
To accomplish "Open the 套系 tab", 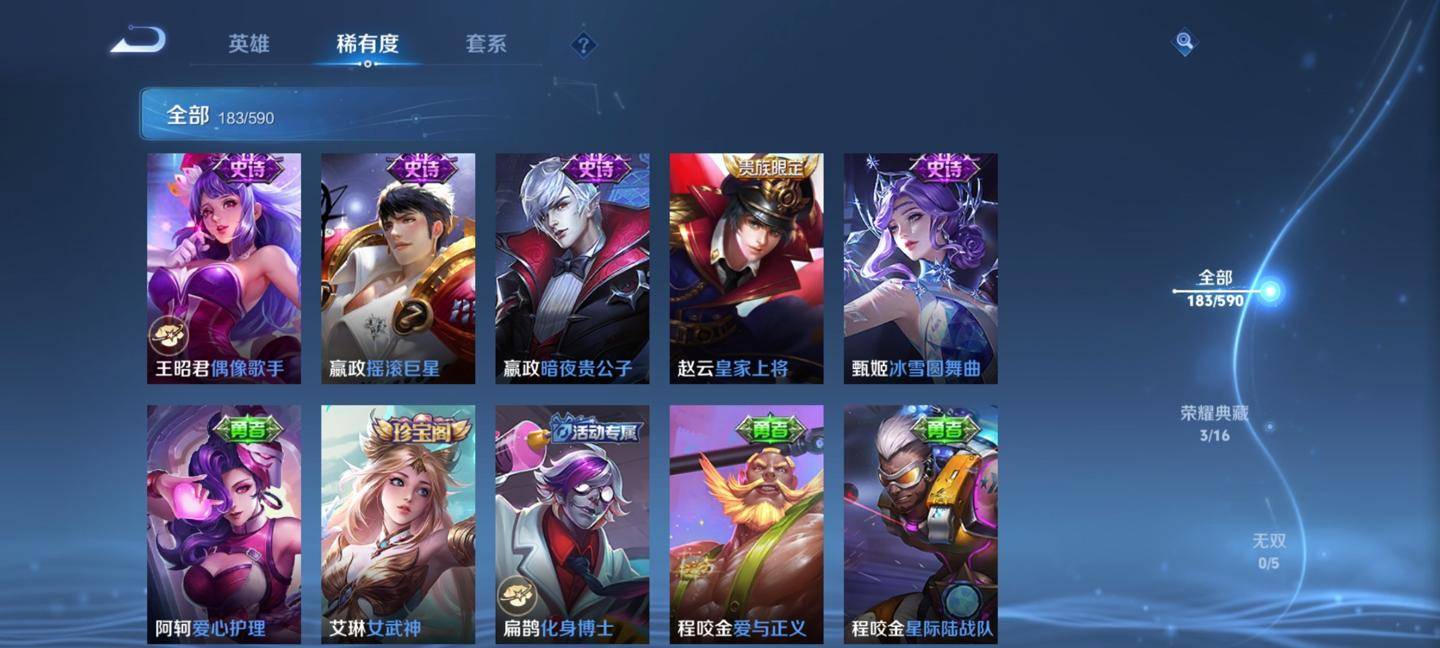I will pyautogui.click(x=486, y=44).
